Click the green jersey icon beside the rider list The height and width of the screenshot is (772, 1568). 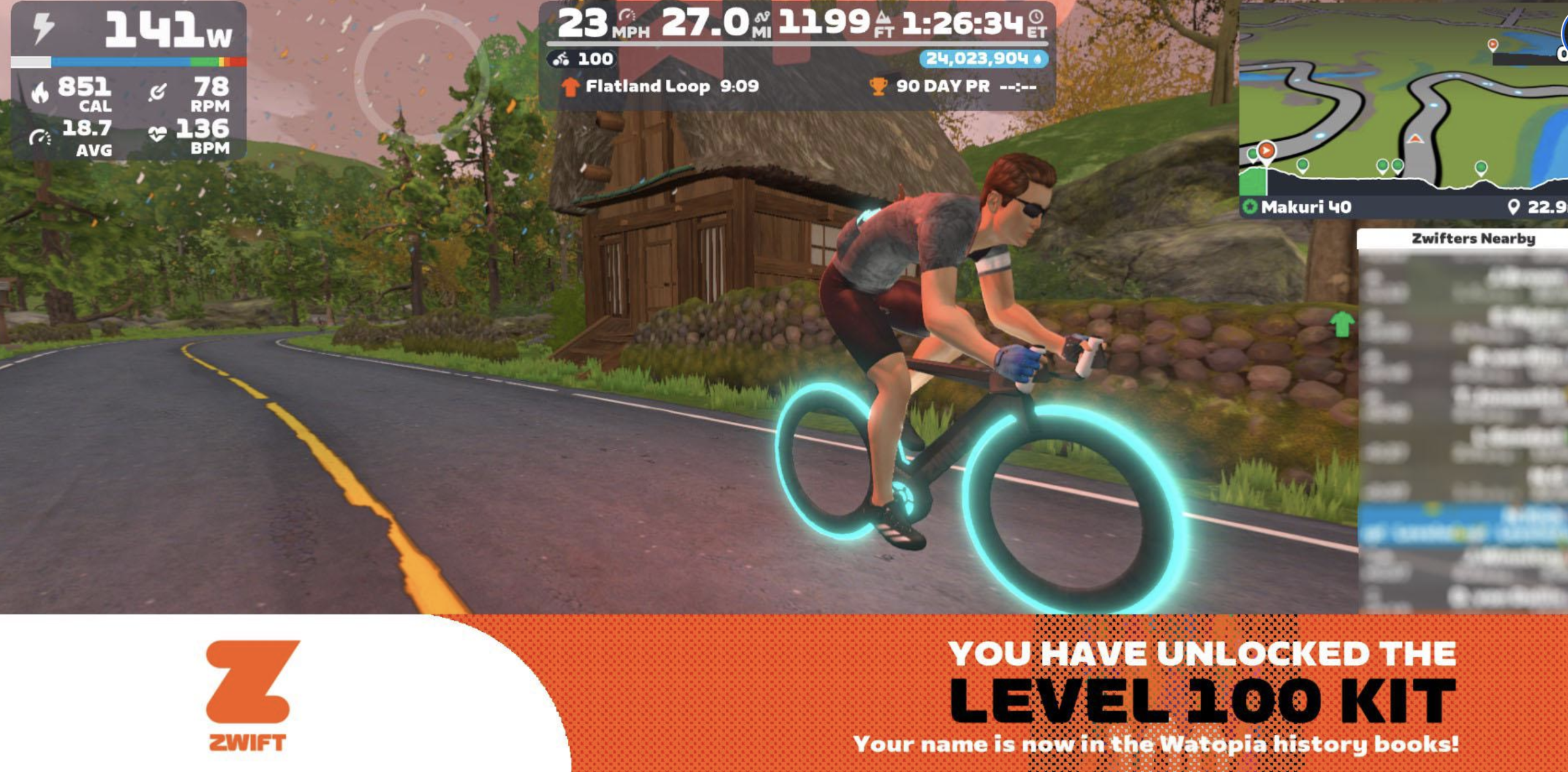1342,323
